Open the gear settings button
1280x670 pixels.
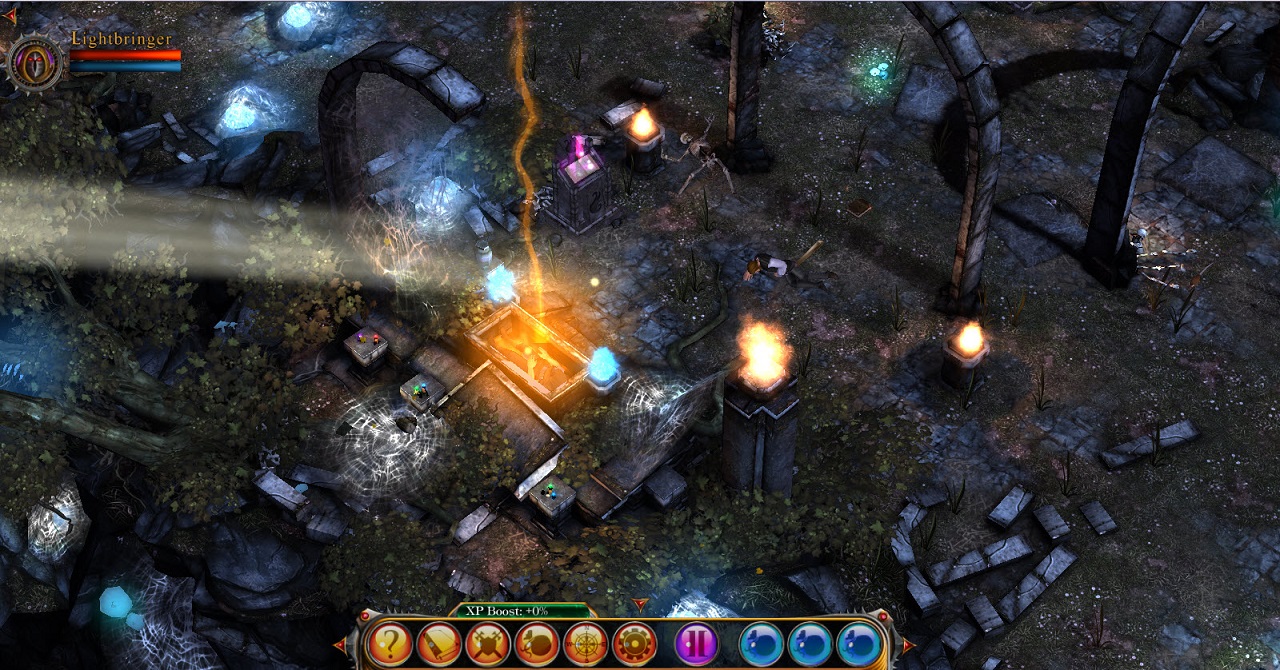point(634,643)
